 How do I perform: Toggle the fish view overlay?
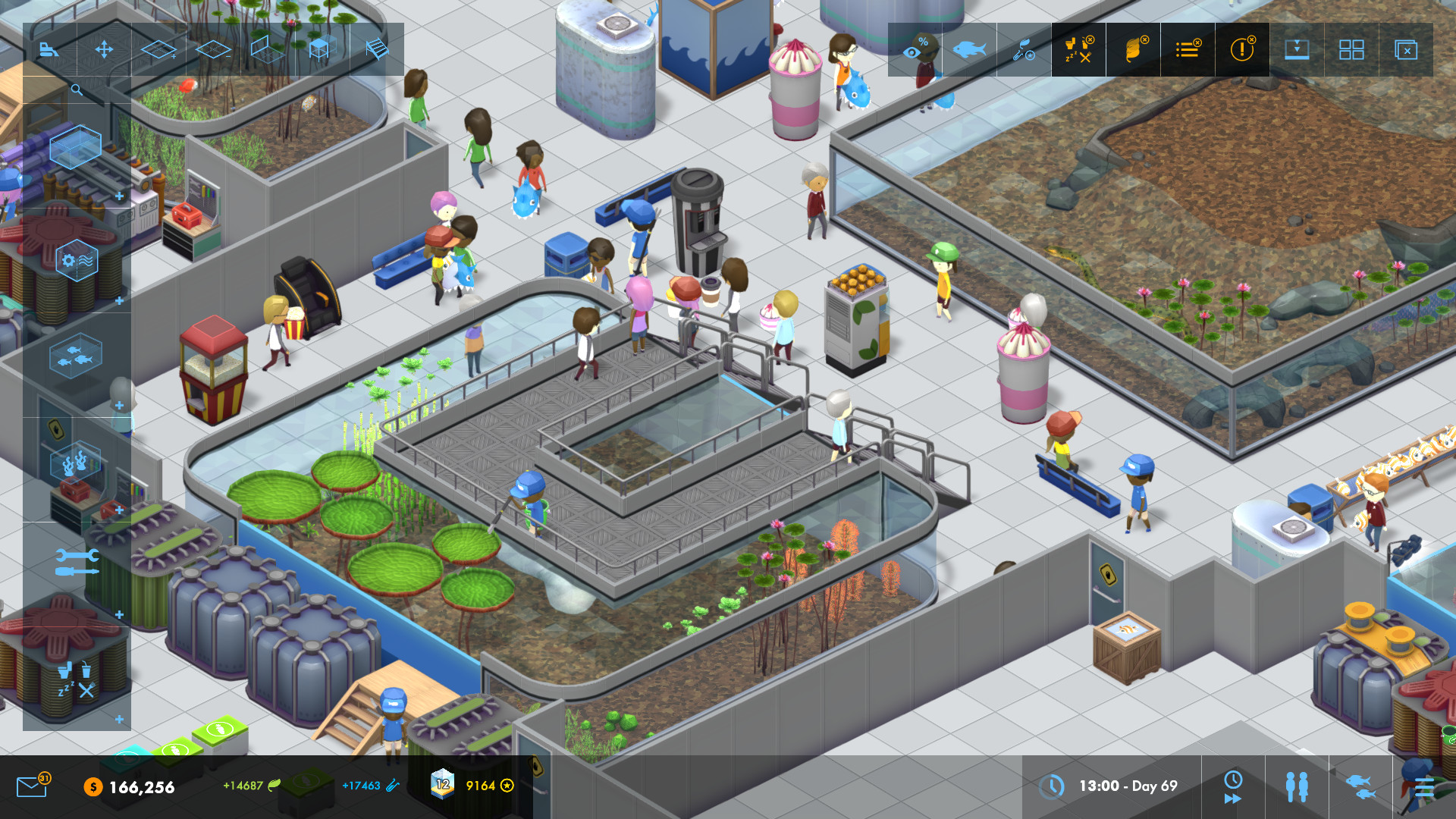point(969,49)
